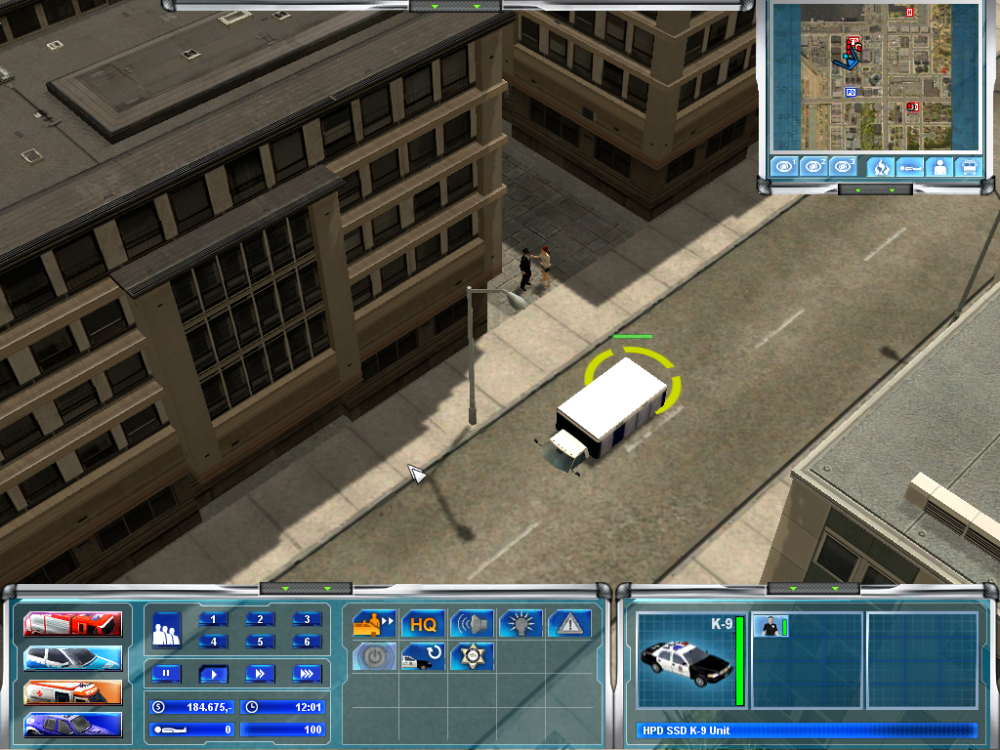Open the blue tow truck vehicle menu
This screenshot has width=1000, height=750.
click(x=73, y=725)
